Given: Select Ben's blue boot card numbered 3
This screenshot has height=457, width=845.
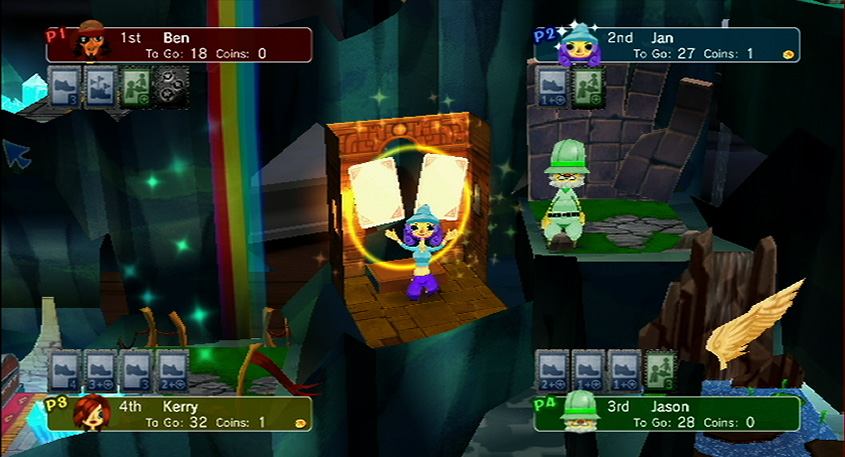Looking at the screenshot, I should pos(64,84).
